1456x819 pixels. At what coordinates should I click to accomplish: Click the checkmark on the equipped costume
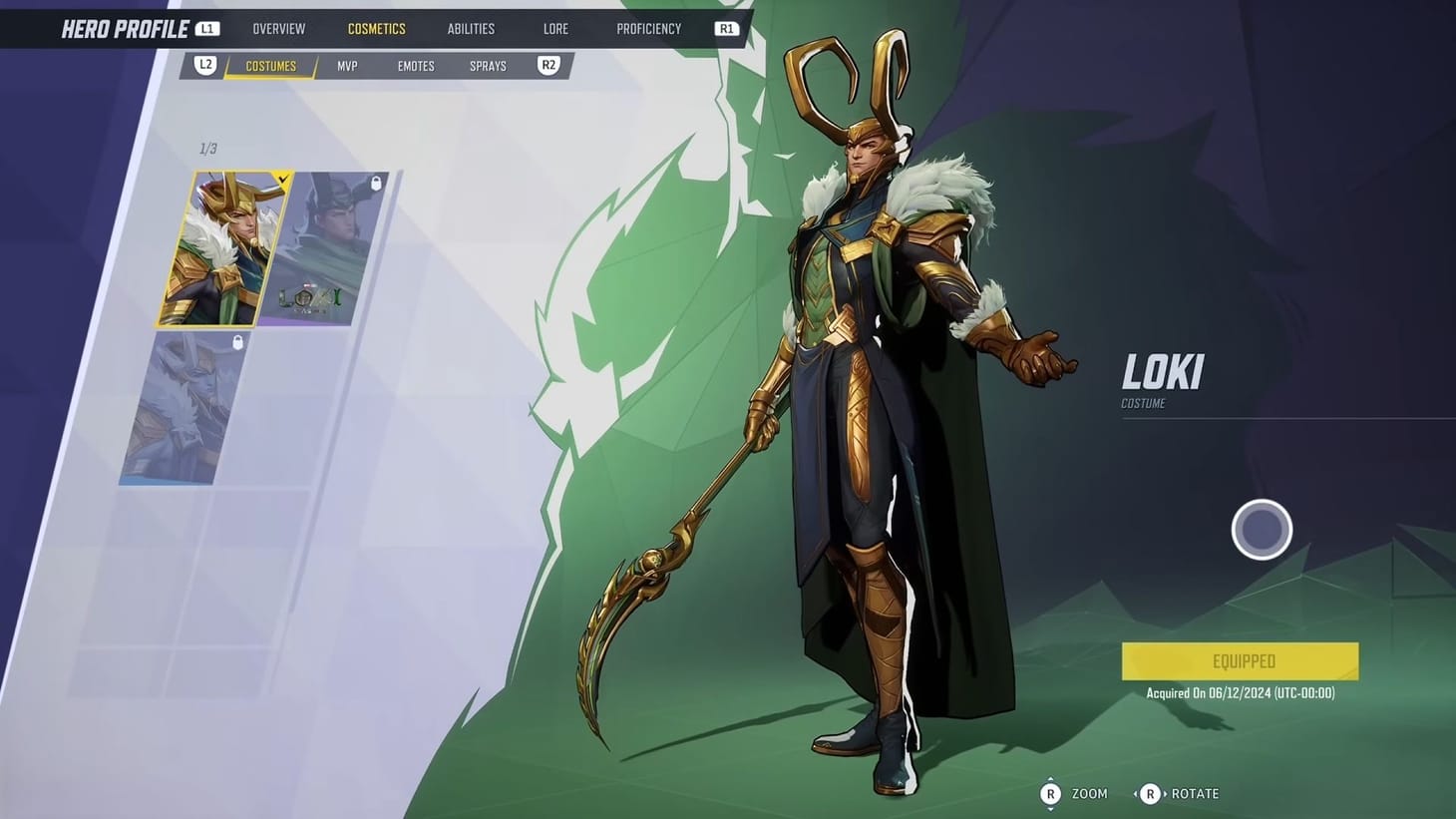pyautogui.click(x=282, y=179)
